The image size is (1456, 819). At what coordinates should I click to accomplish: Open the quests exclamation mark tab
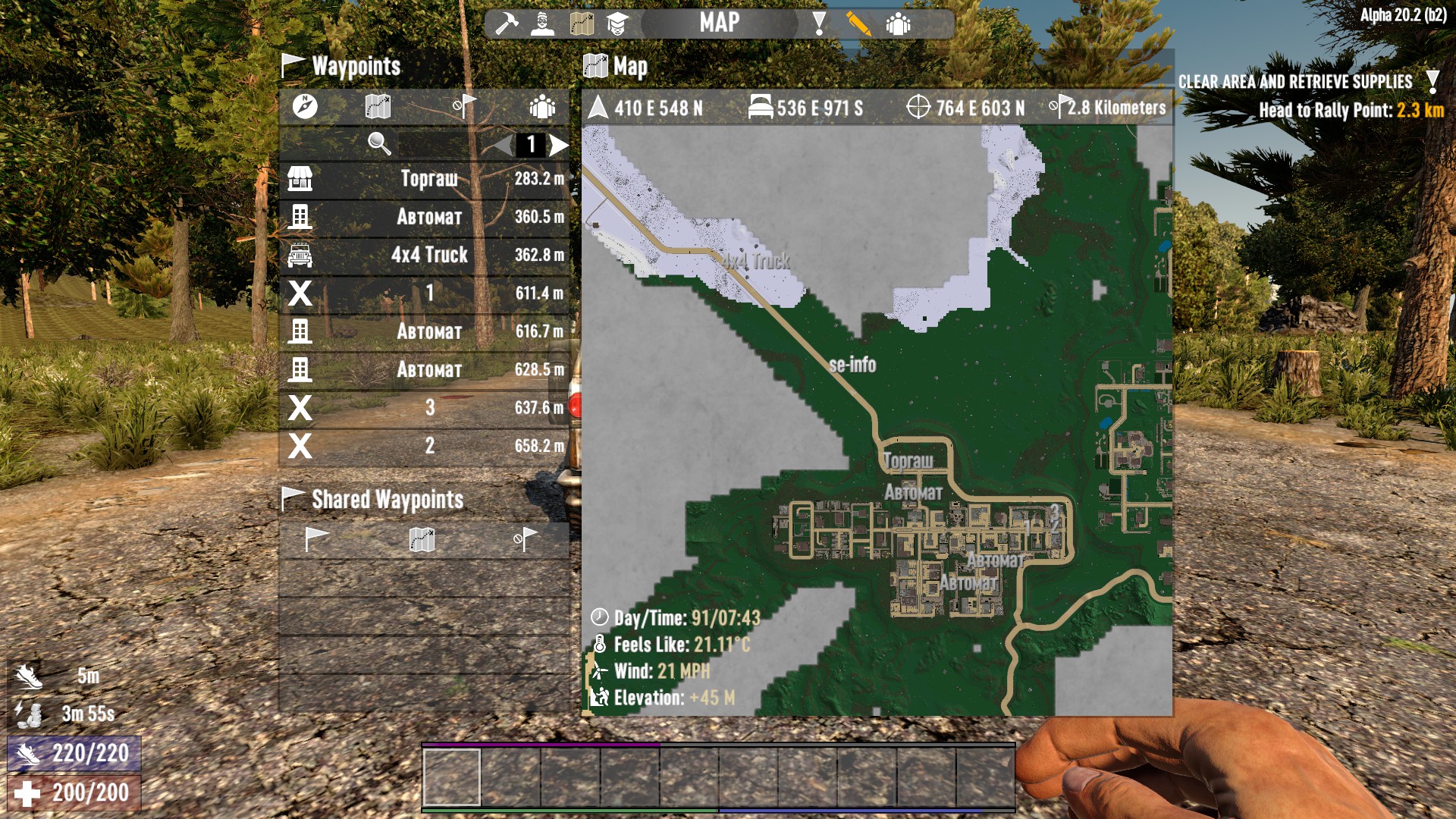point(819,24)
